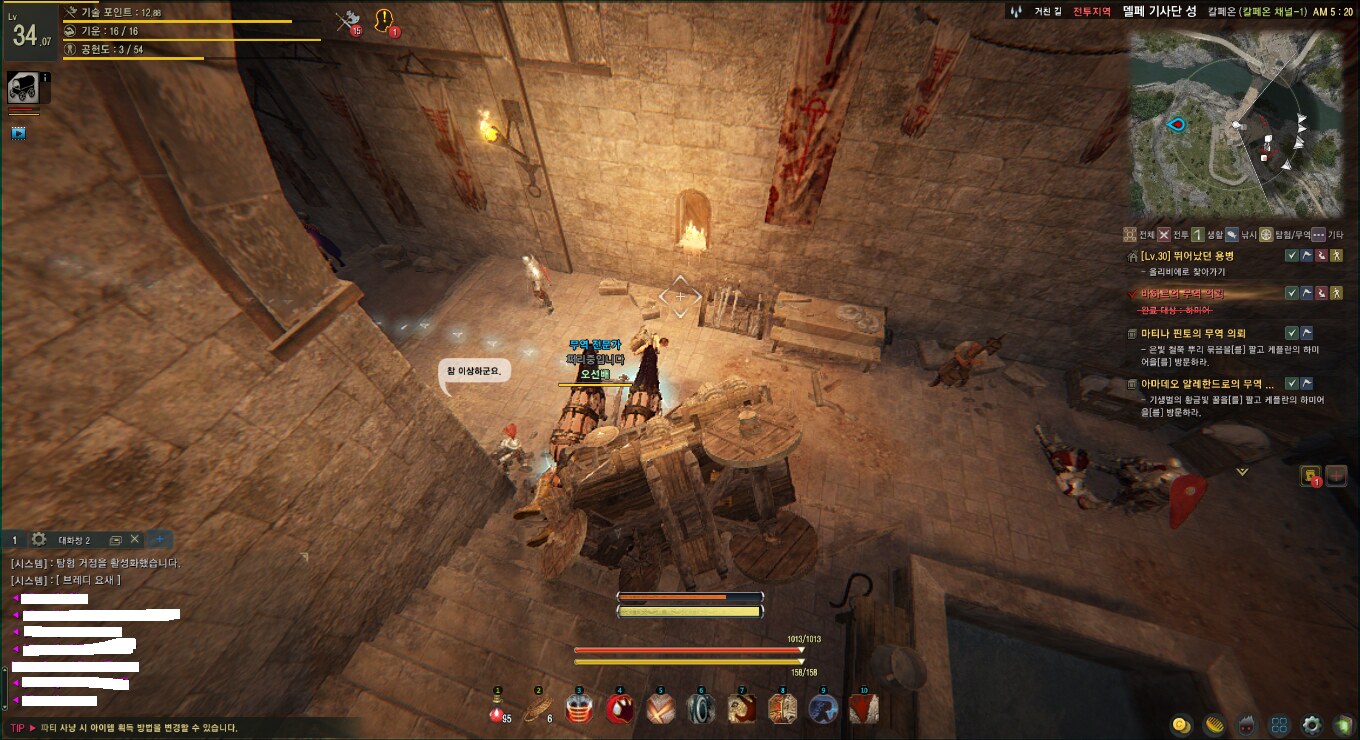Open chat settings gear on the chat tab bar
This screenshot has height=740, width=1360.
pyautogui.click(x=39, y=539)
